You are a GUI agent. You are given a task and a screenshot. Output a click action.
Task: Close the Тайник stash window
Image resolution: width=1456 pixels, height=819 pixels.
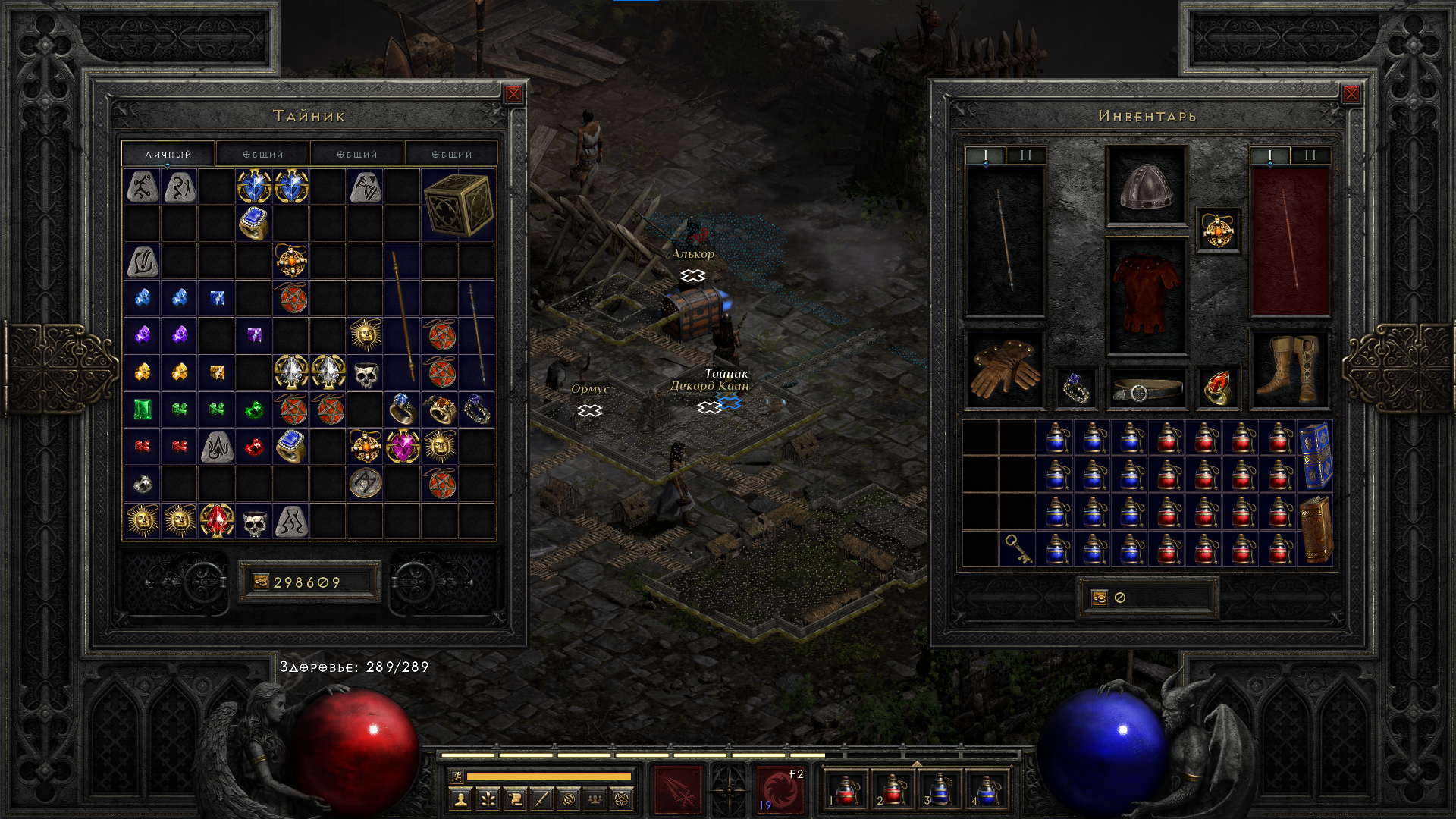(x=513, y=94)
